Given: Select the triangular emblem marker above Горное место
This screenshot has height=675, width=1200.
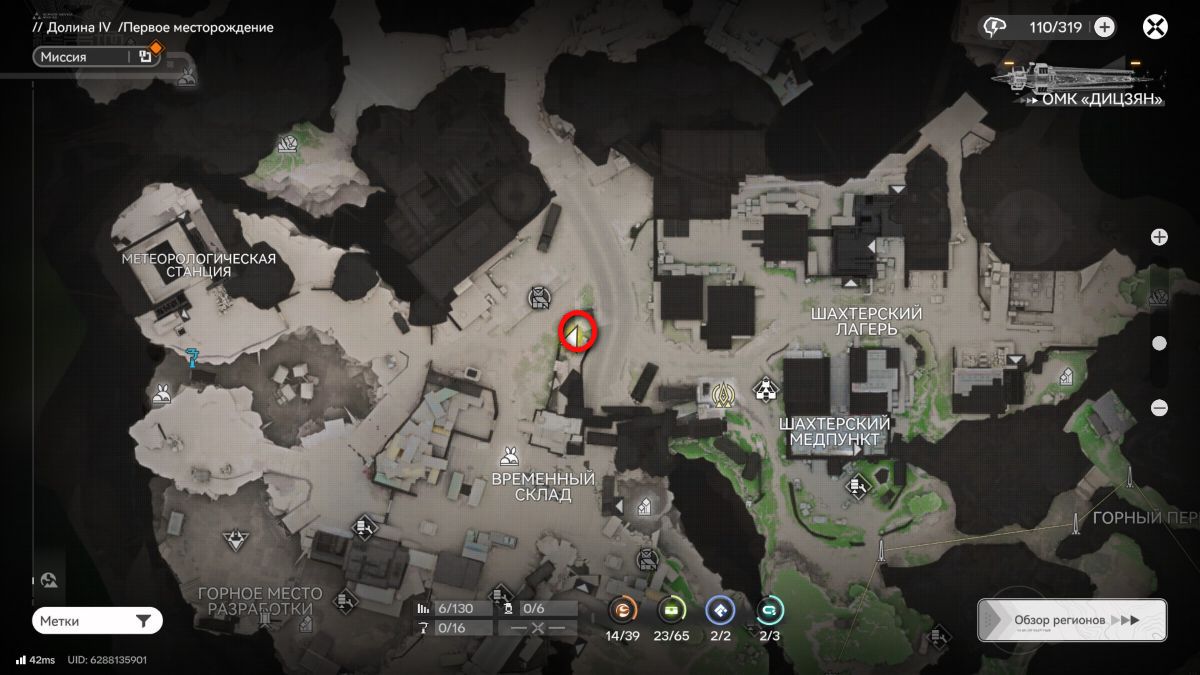Looking at the screenshot, I should pos(235,541).
